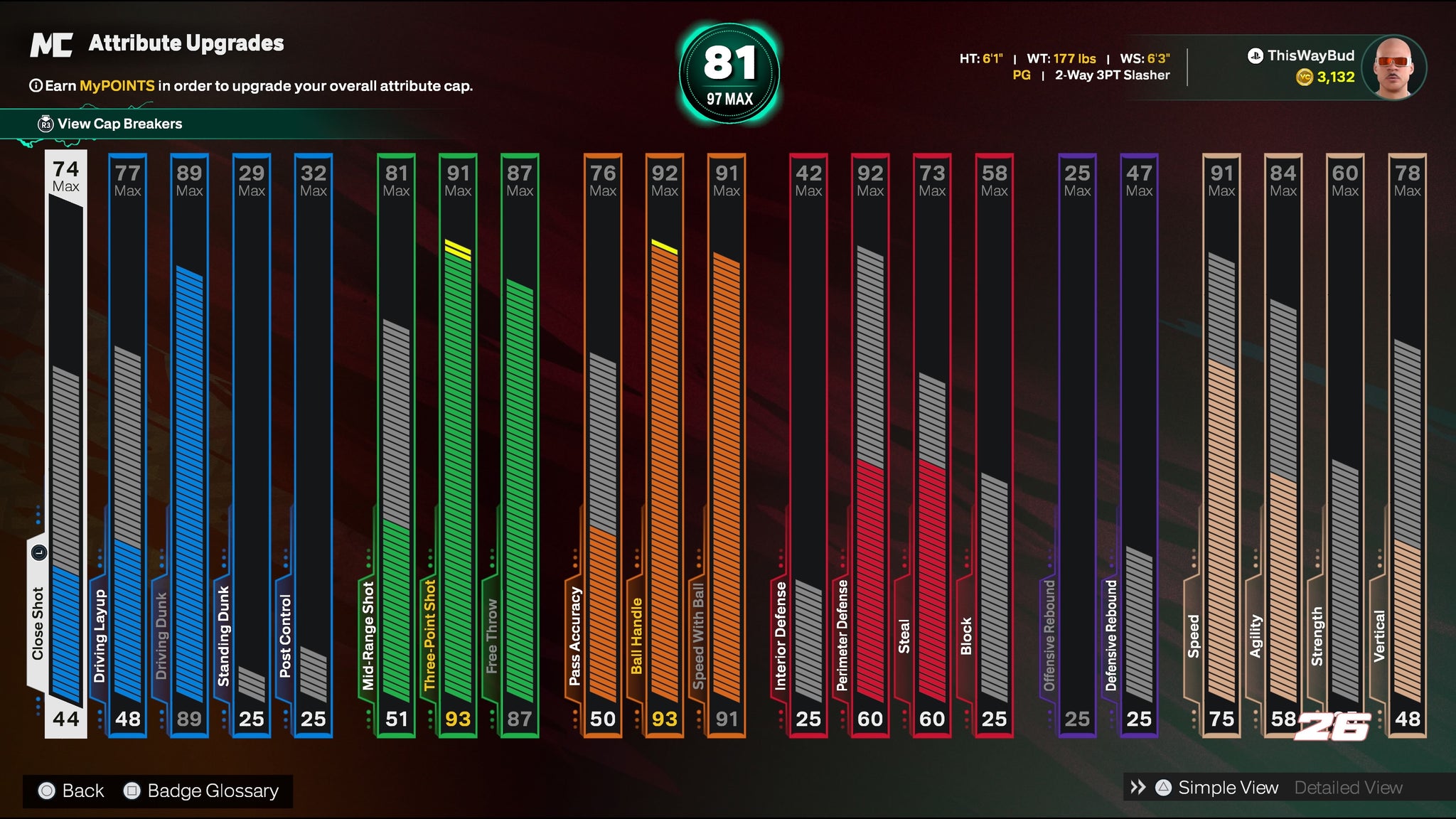The height and width of the screenshot is (819, 1456).
Task: Select the Speed With Ball attribute bar
Action: point(727,444)
